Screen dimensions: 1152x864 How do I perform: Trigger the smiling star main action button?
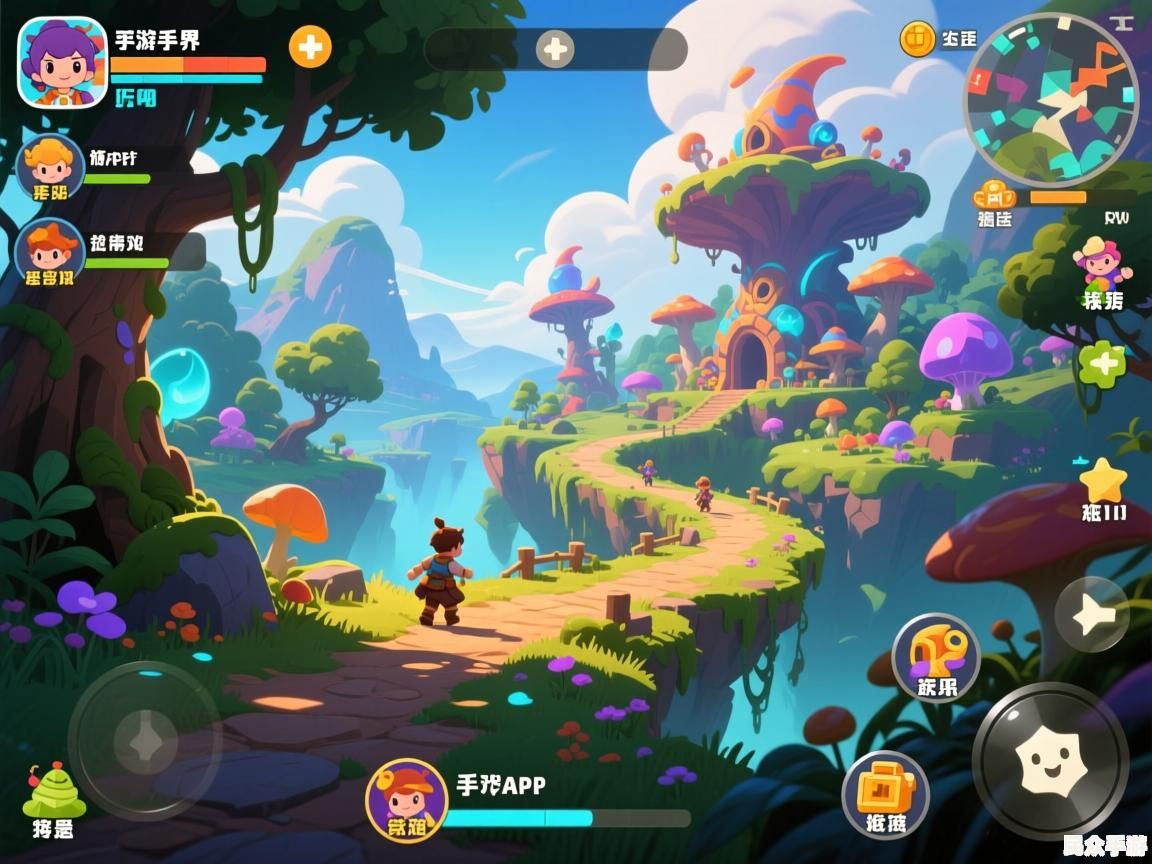click(1050, 760)
